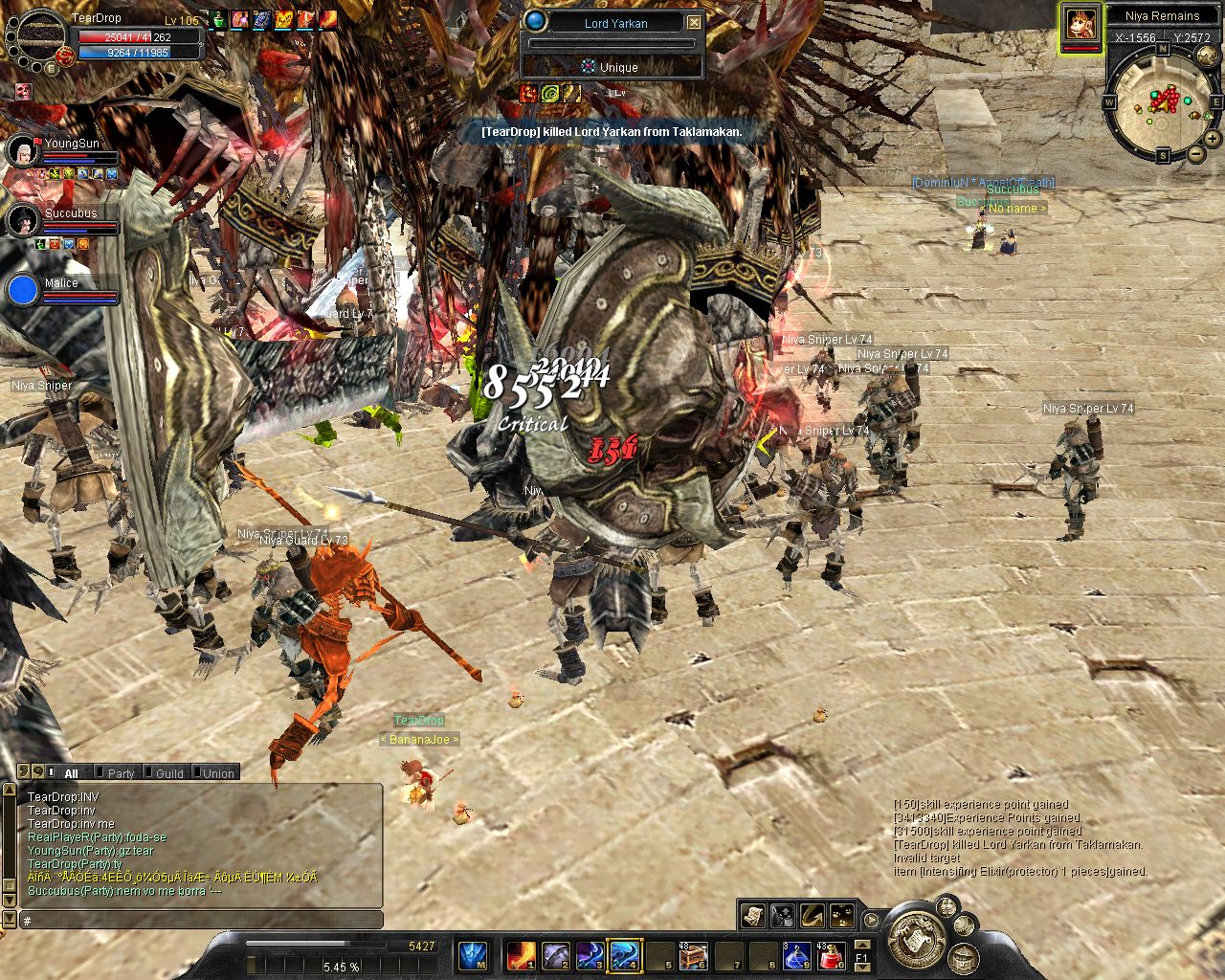Screen dimensions: 1225x980
Task: Use the red health potion in slot 0
Action: (832, 955)
